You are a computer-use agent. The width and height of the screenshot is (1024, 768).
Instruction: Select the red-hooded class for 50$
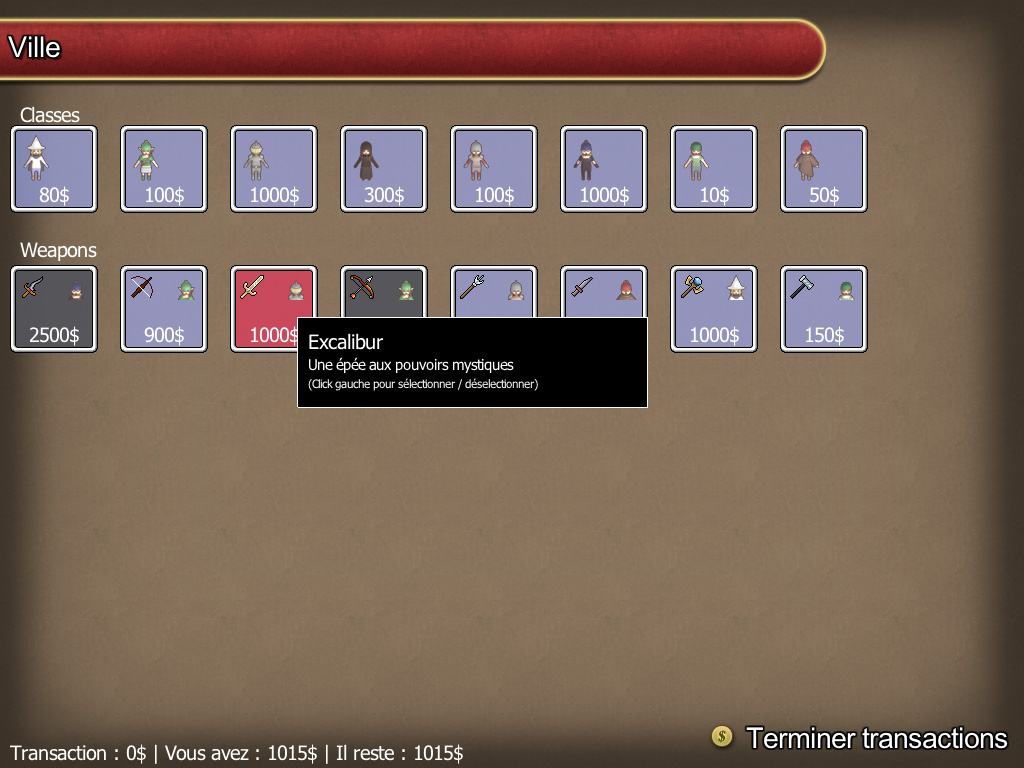click(824, 168)
